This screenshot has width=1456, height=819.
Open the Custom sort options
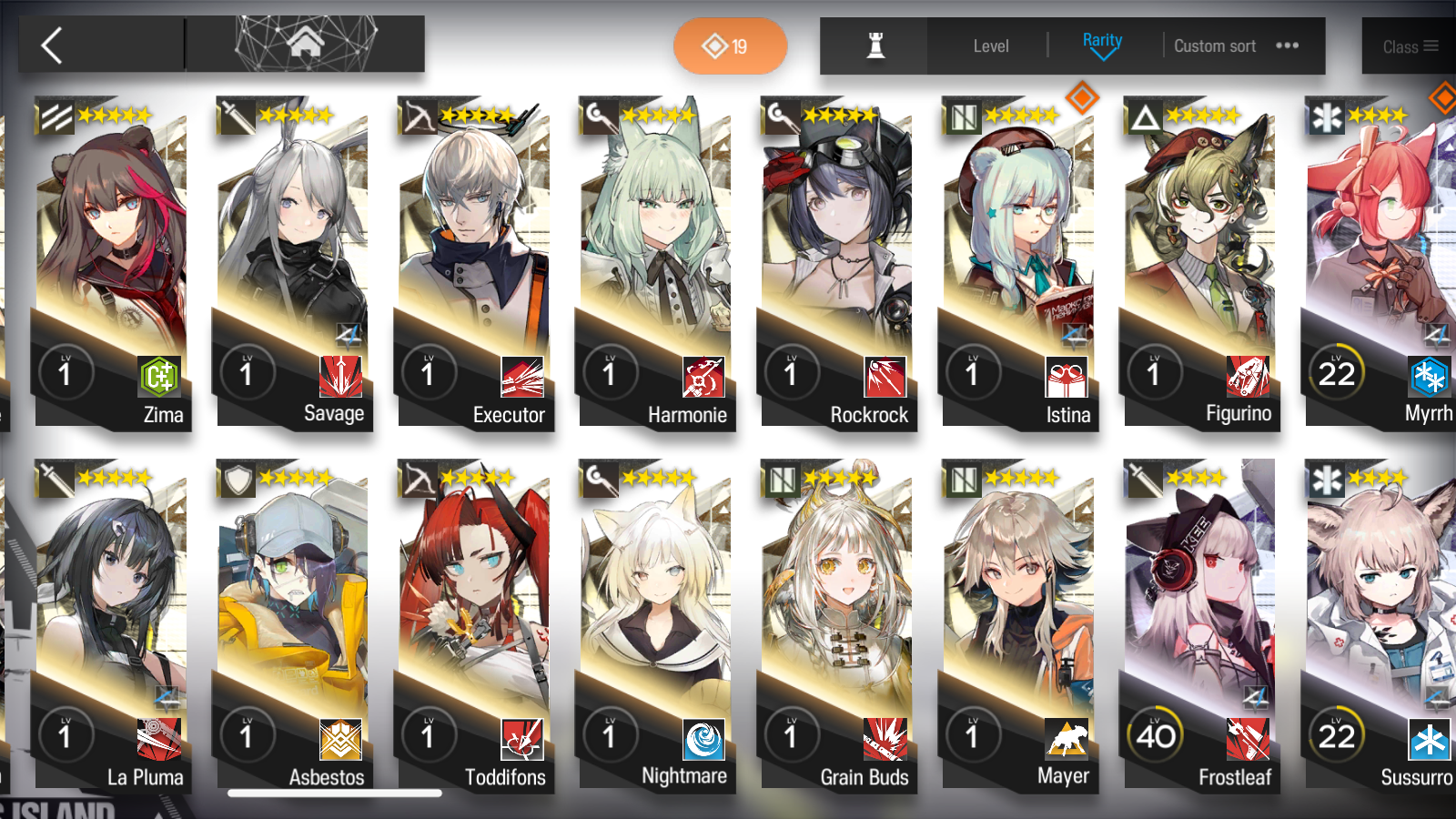point(1214,45)
